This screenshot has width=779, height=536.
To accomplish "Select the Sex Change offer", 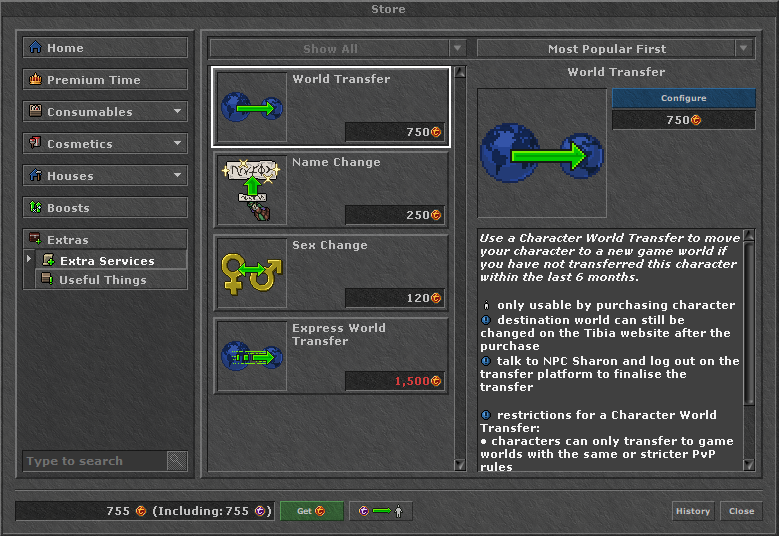I will 331,273.
